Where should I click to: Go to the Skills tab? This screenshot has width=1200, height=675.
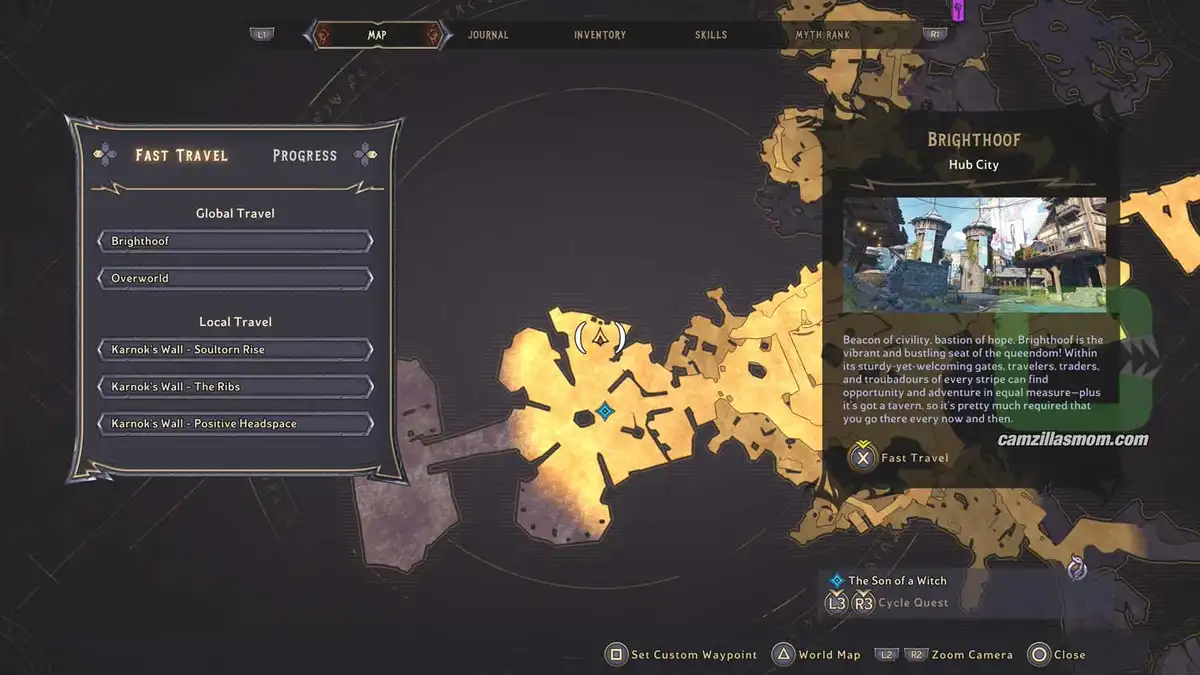point(711,35)
